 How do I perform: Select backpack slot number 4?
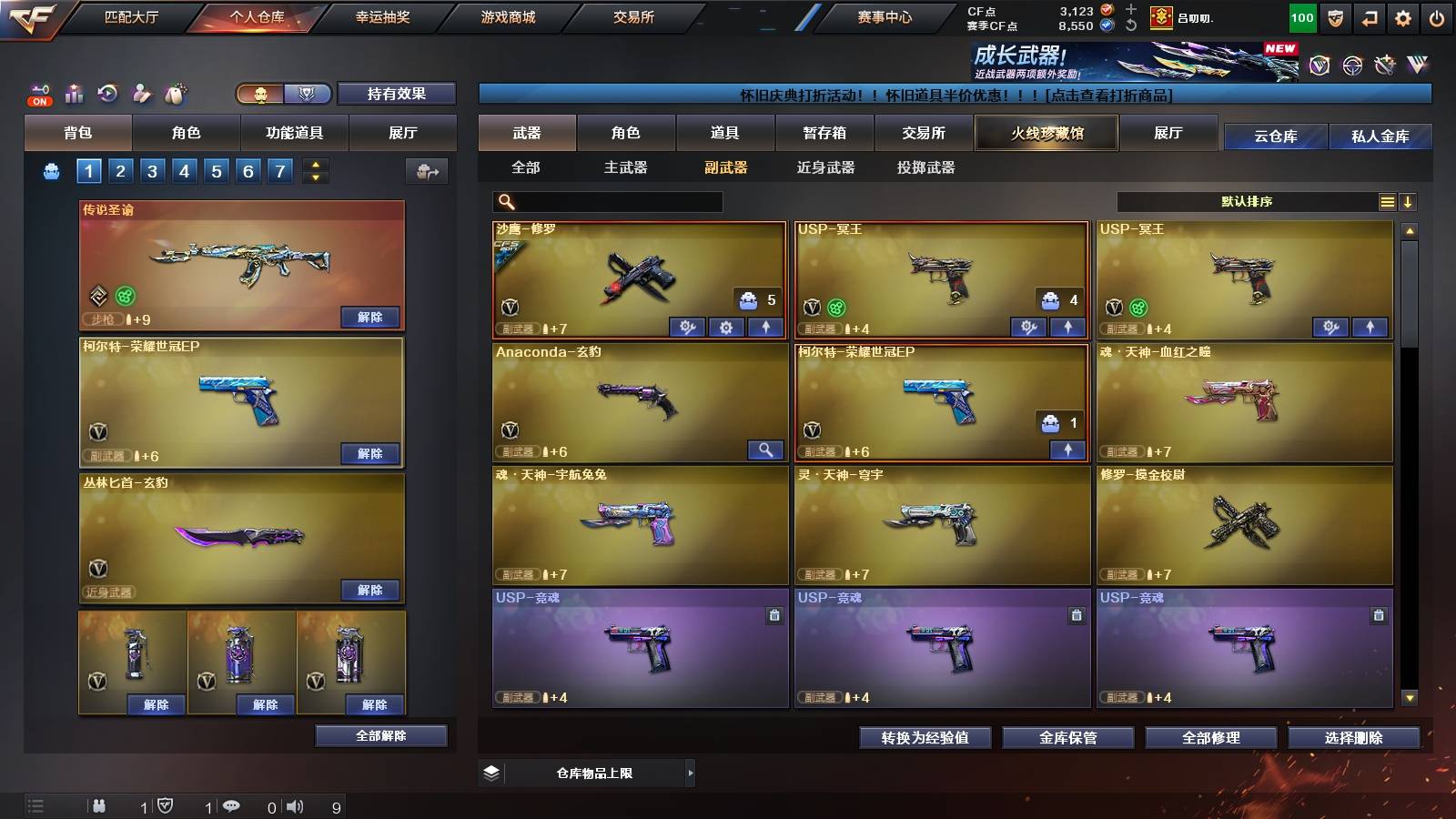pos(185,170)
